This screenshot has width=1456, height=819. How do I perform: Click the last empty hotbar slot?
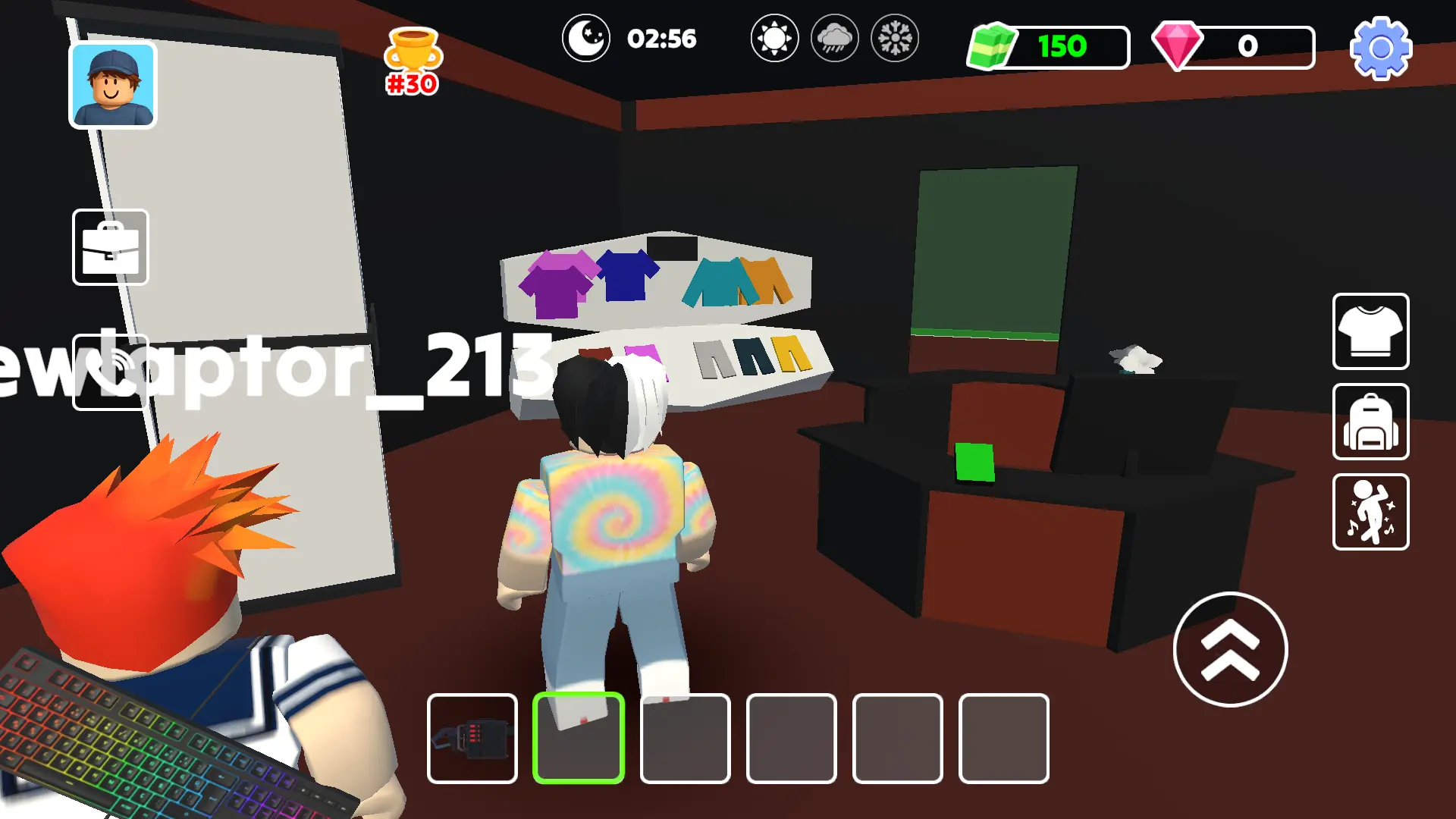tap(1004, 738)
